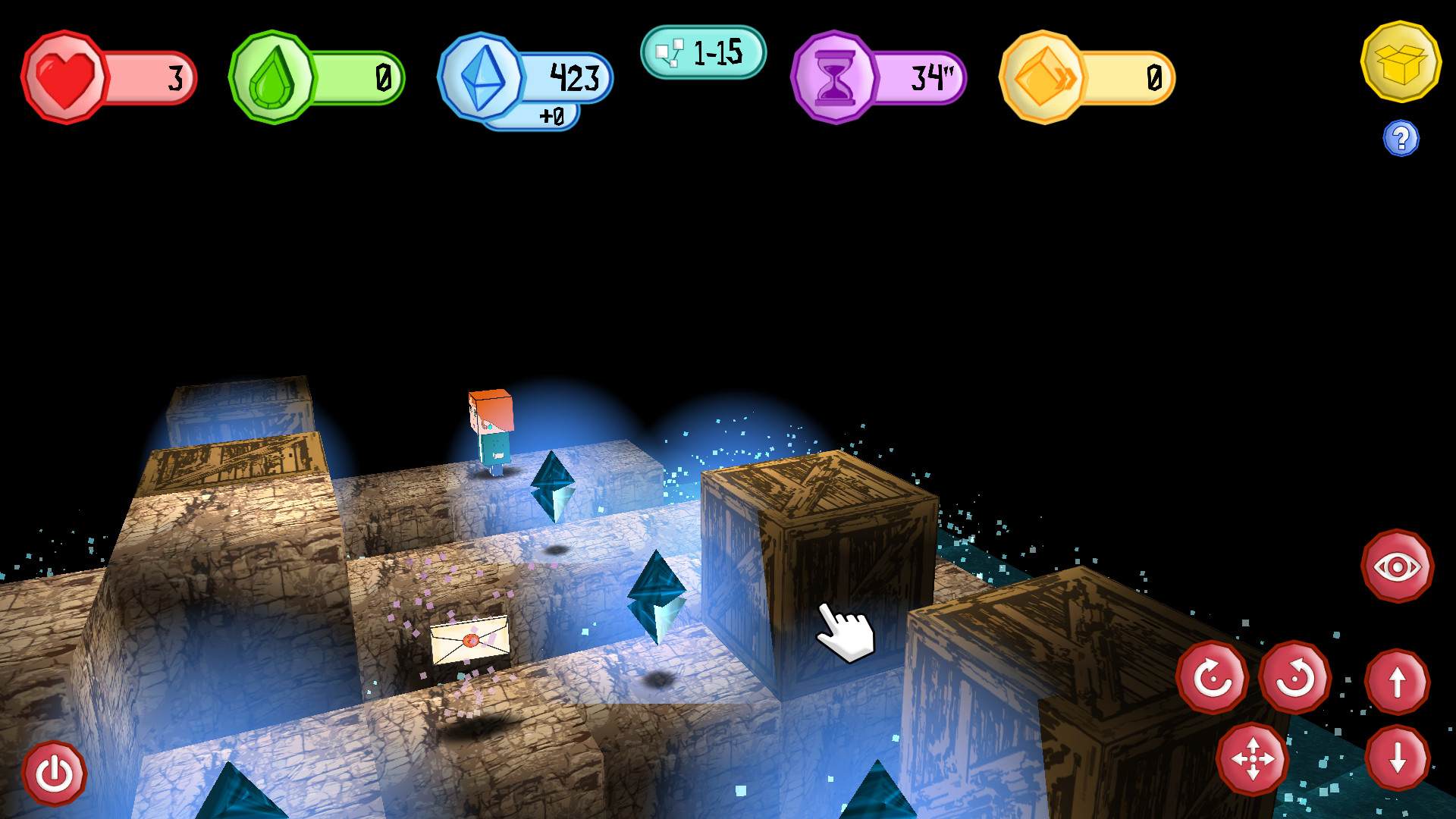1456x819 pixels.
Task: Activate the four-way move arrows button
Action: click(x=1252, y=758)
